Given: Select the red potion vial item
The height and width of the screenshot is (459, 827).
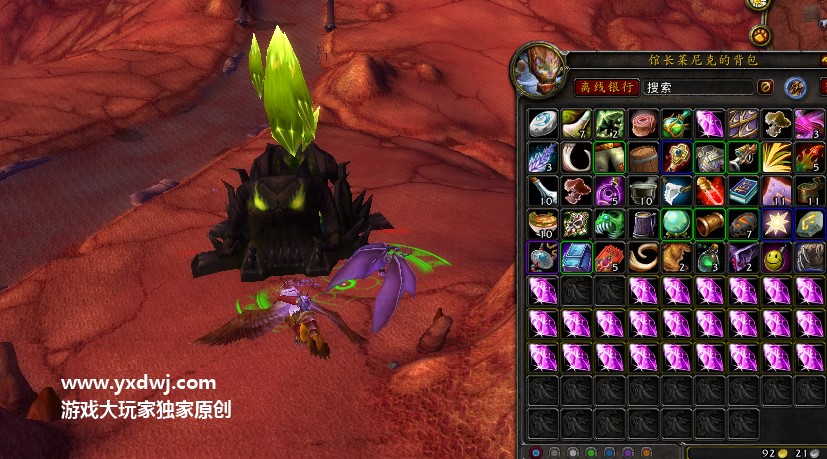Looking at the screenshot, I should coord(710,191).
